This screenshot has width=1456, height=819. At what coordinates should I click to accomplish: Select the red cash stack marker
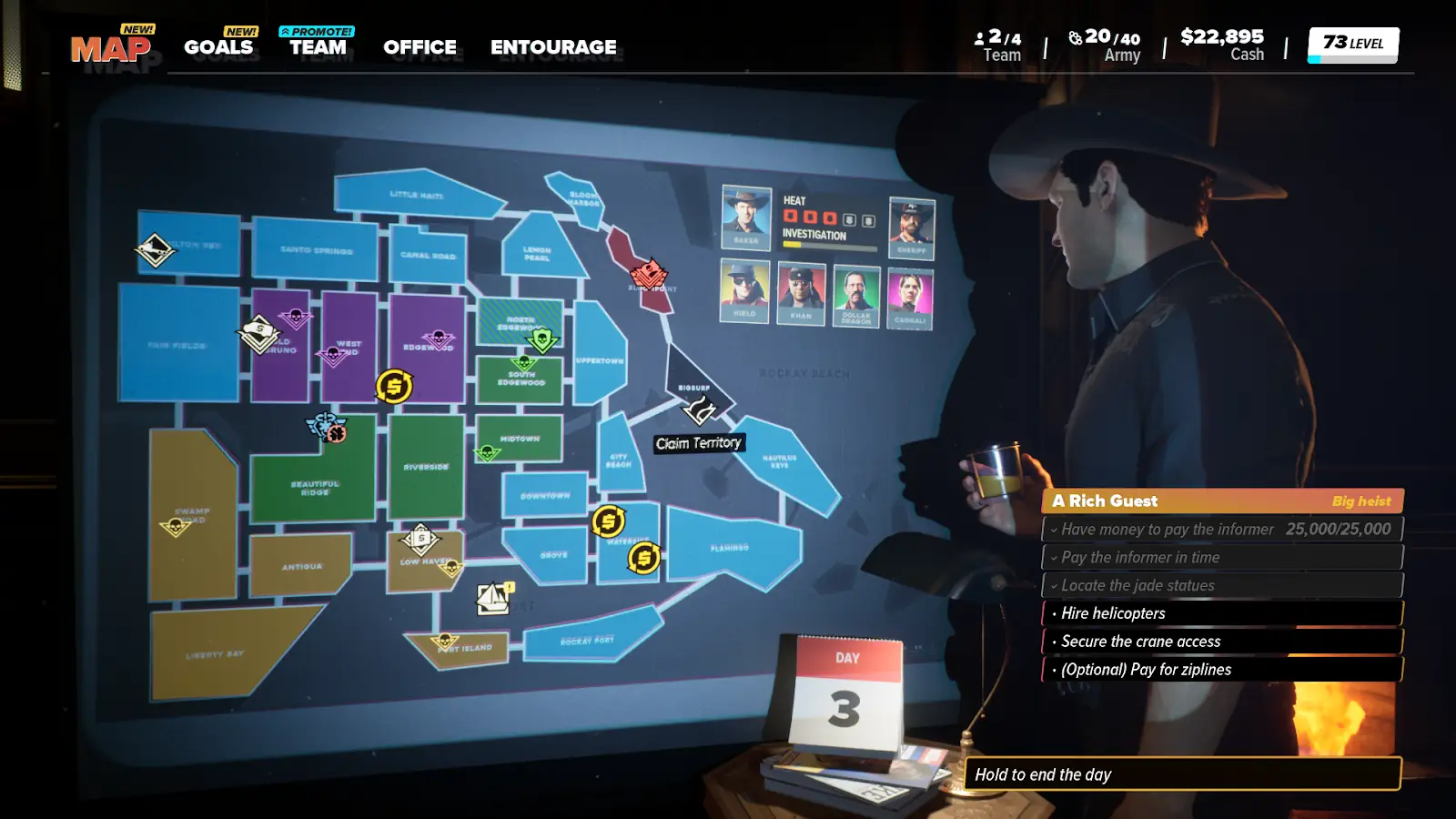[x=648, y=273]
